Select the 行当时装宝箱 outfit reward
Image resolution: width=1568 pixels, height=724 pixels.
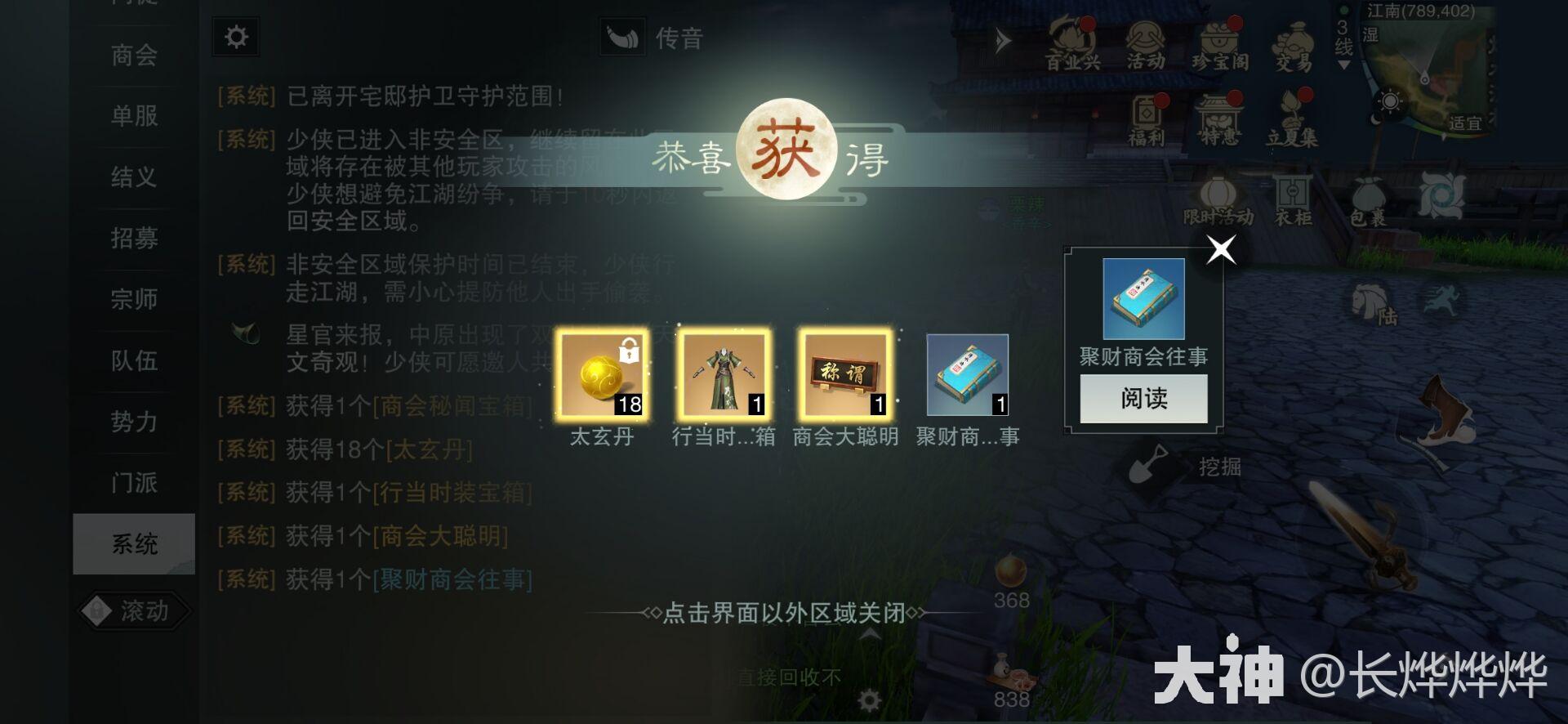(723, 375)
